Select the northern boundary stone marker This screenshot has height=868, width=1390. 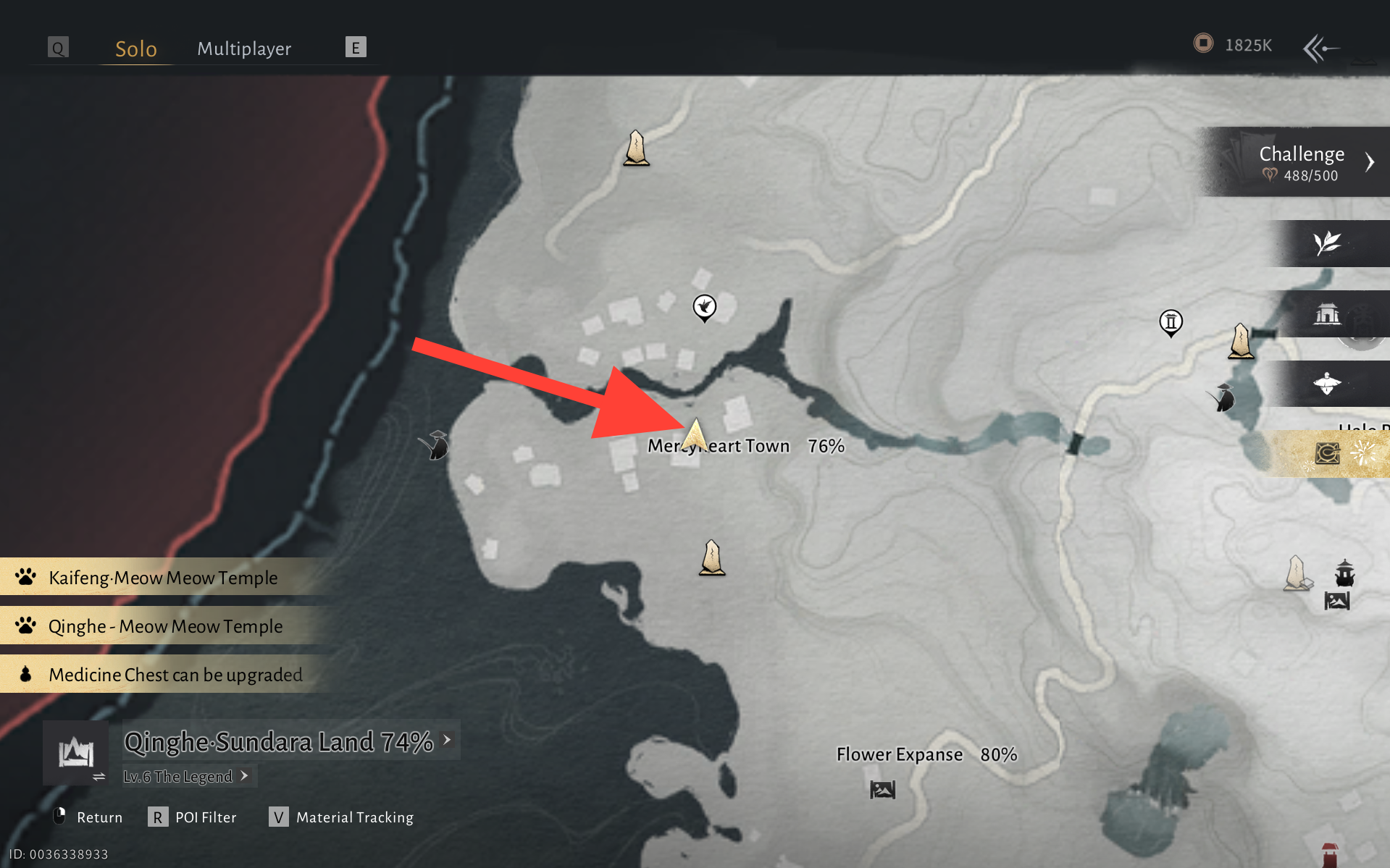tap(636, 148)
